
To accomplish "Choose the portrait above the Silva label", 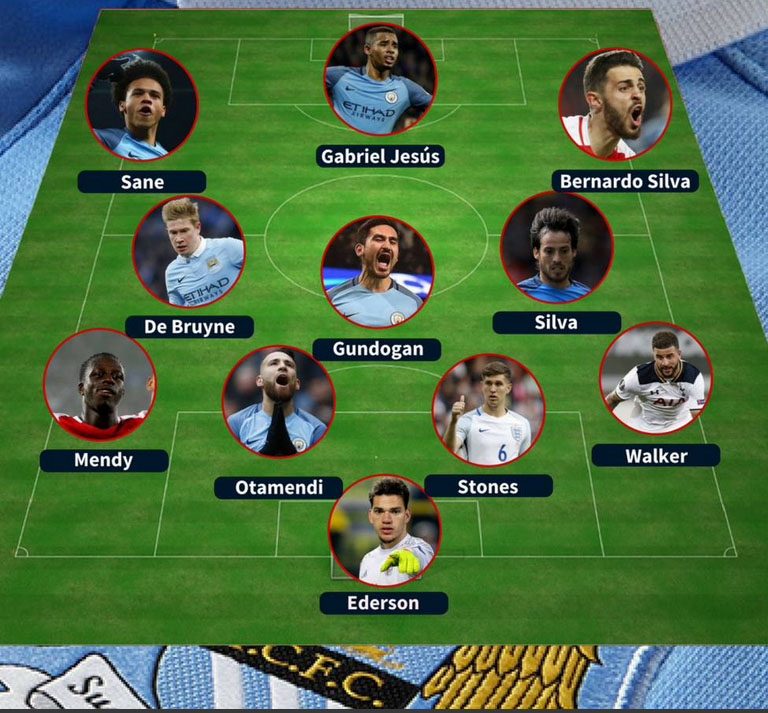I will [x=556, y=248].
